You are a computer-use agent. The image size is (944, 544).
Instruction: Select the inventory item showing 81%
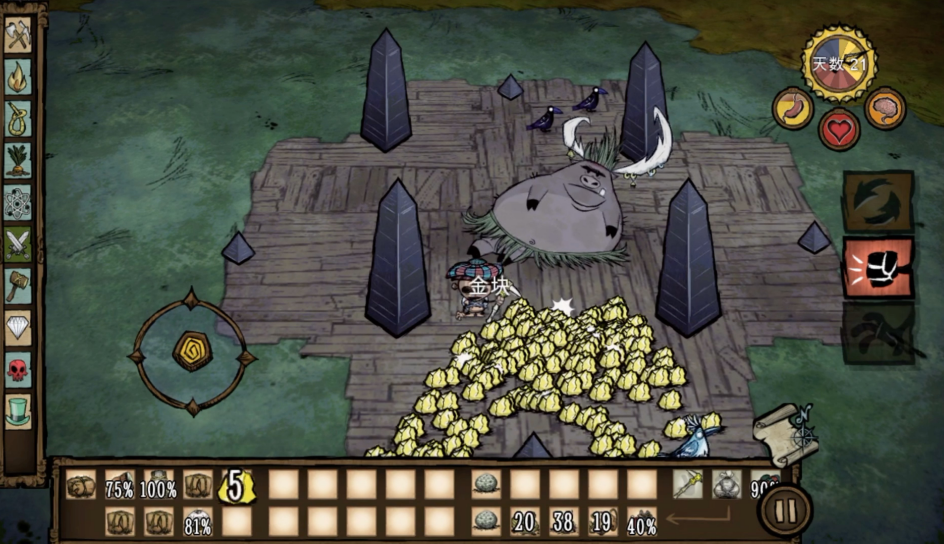pos(197,522)
